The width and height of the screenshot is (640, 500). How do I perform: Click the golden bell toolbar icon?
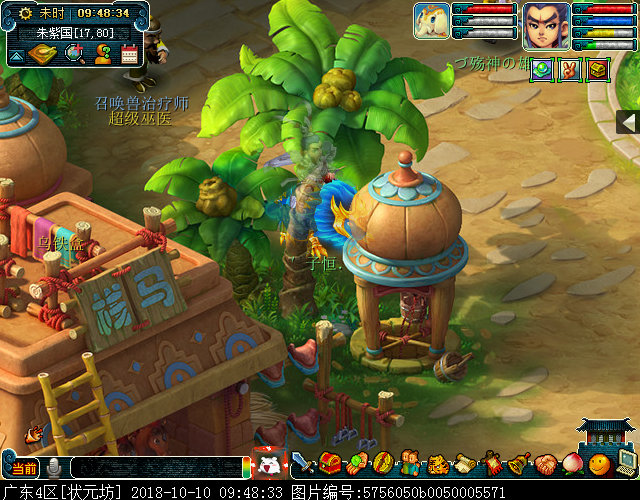(x=519, y=464)
